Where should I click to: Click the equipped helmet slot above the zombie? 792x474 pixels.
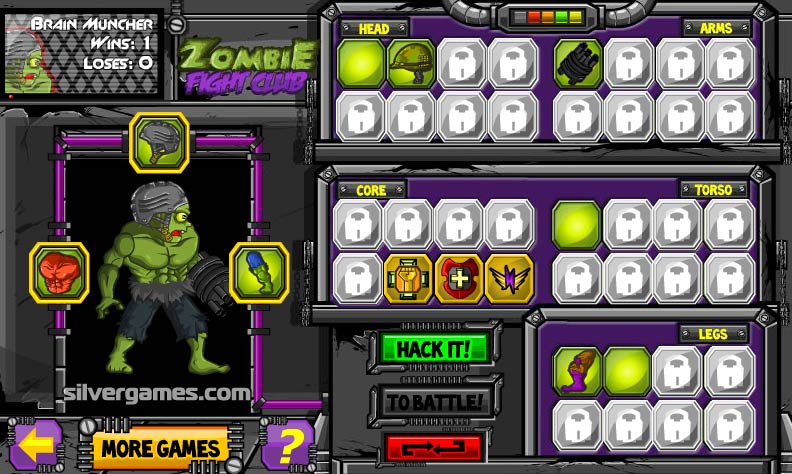[158, 141]
